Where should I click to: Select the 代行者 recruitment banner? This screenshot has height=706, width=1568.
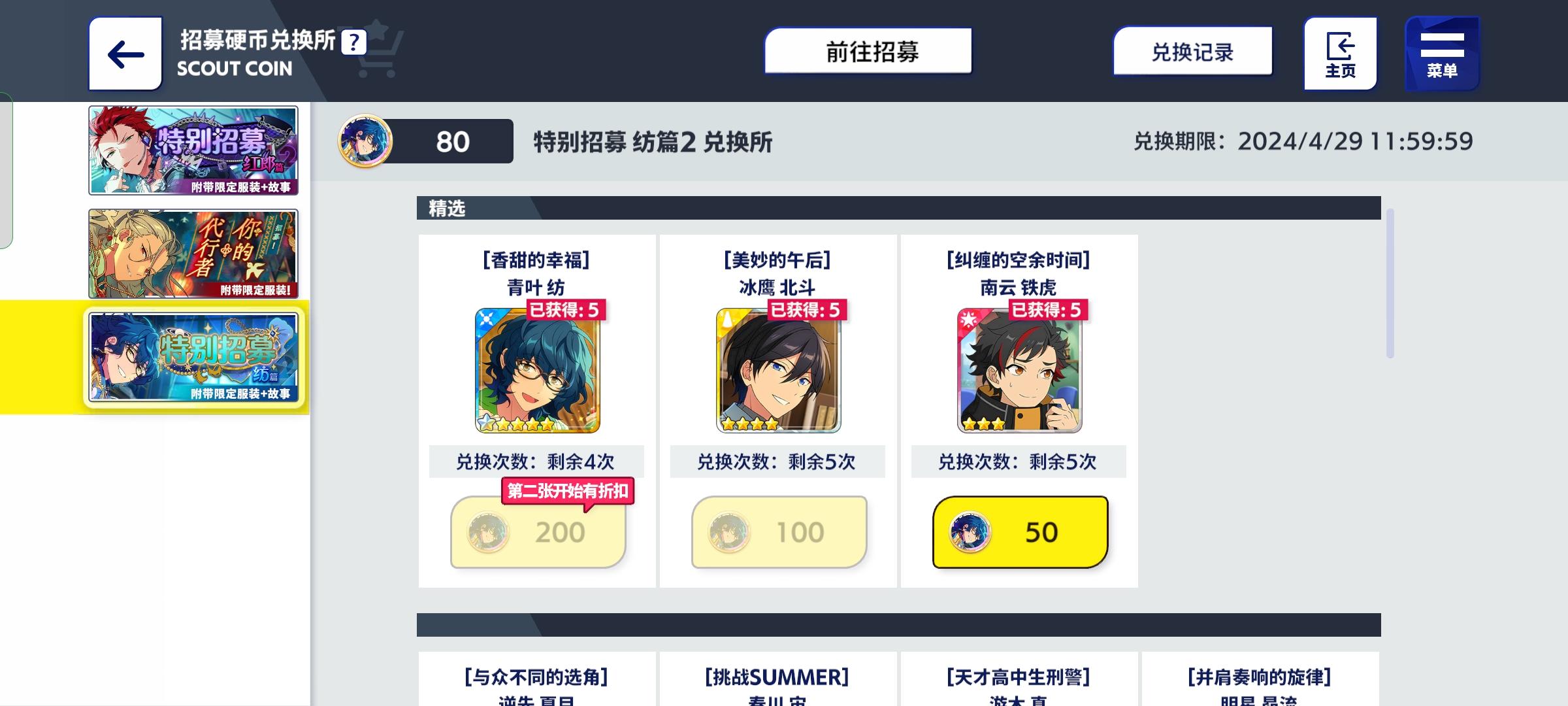tap(193, 253)
